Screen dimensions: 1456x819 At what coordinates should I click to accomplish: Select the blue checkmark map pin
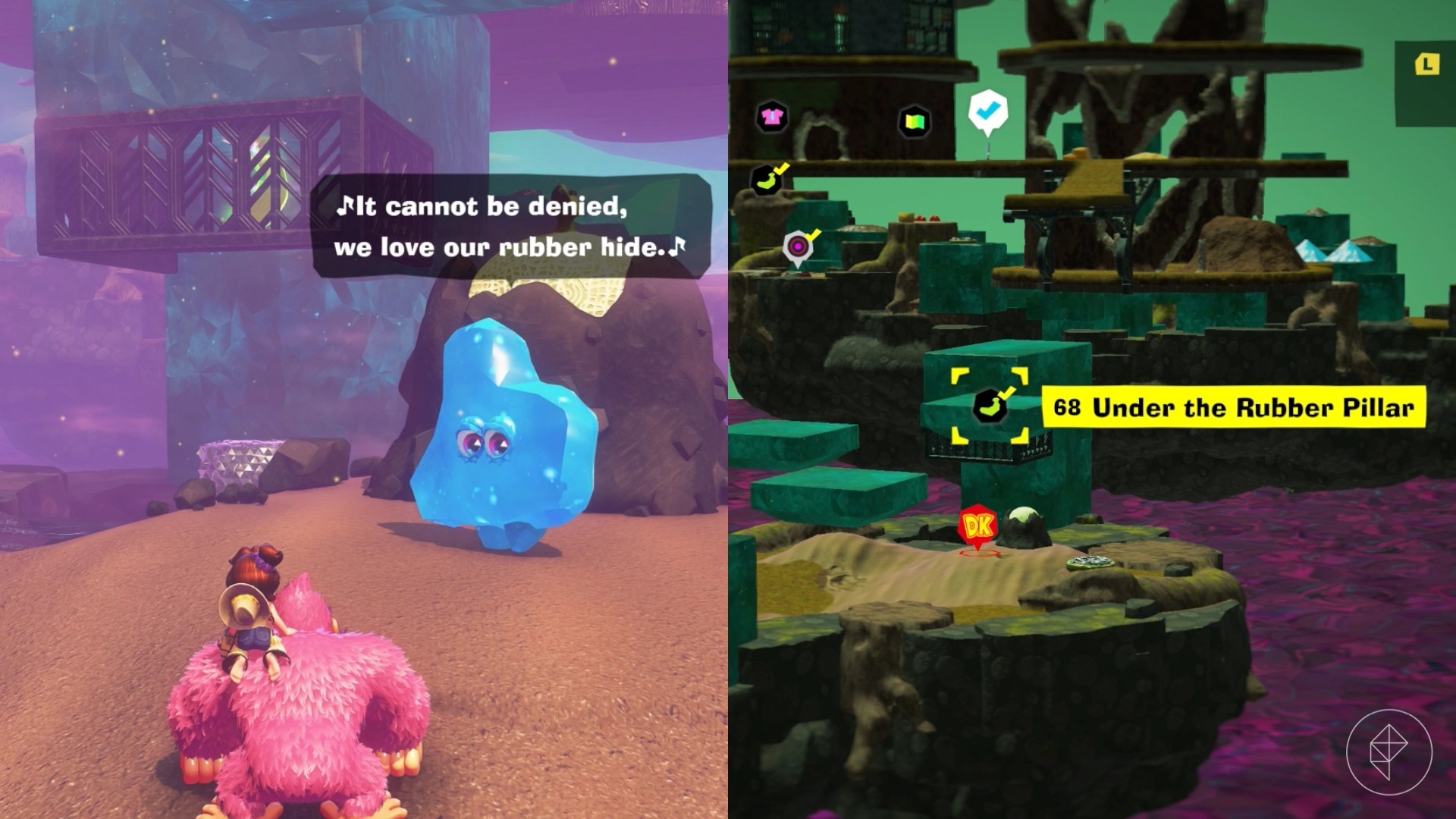pyautogui.click(x=987, y=111)
